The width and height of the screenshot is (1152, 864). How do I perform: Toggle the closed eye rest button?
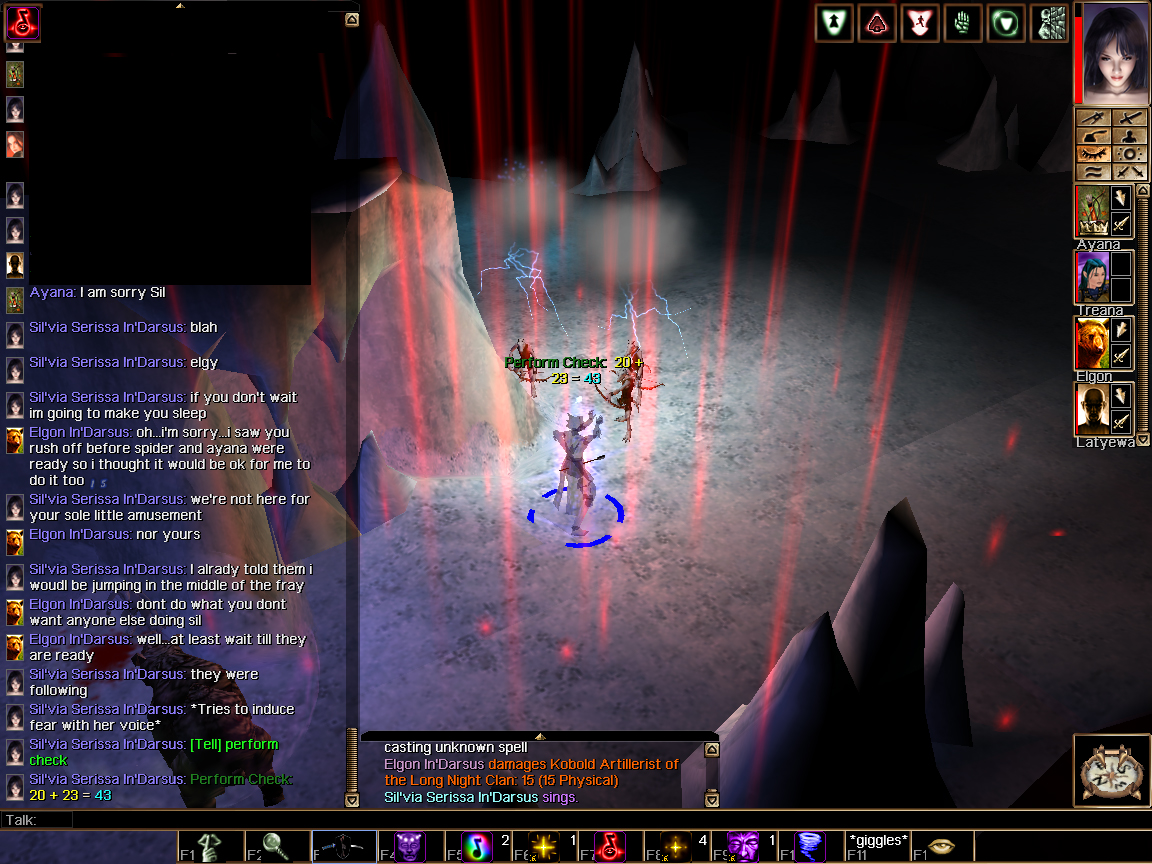click(x=1093, y=154)
